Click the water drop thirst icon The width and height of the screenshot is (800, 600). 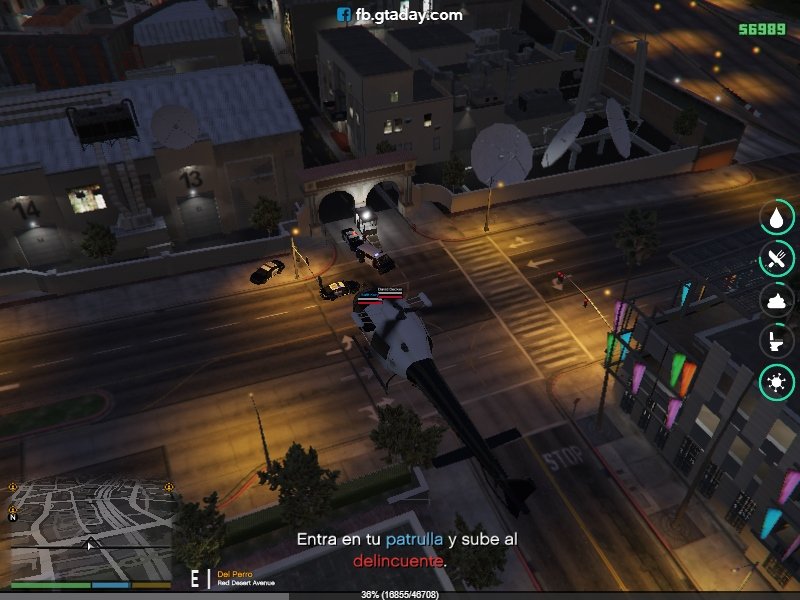[775, 217]
